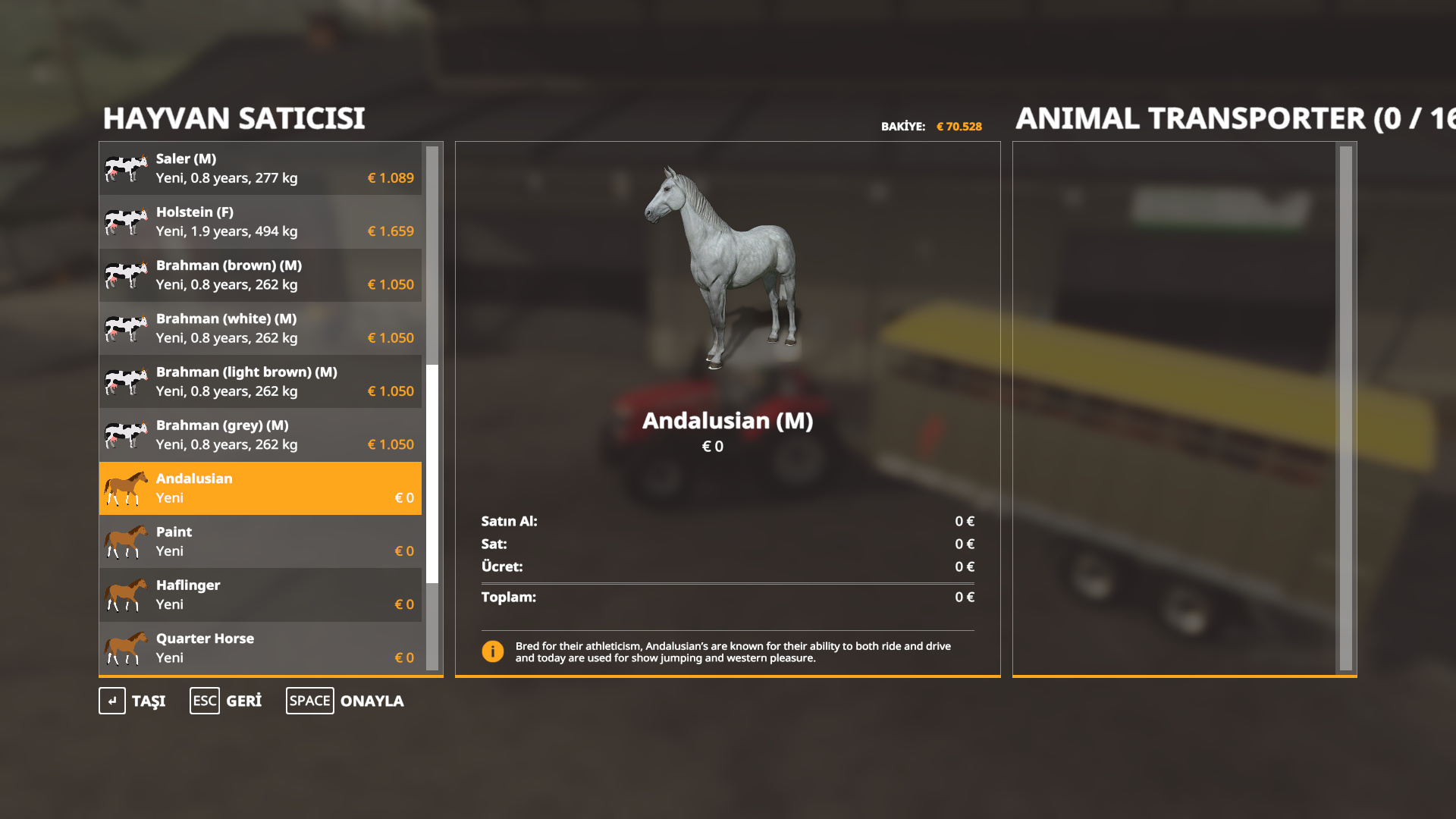The image size is (1456, 819).
Task: Select the Saler (M) cattle row
Action: tap(260, 168)
